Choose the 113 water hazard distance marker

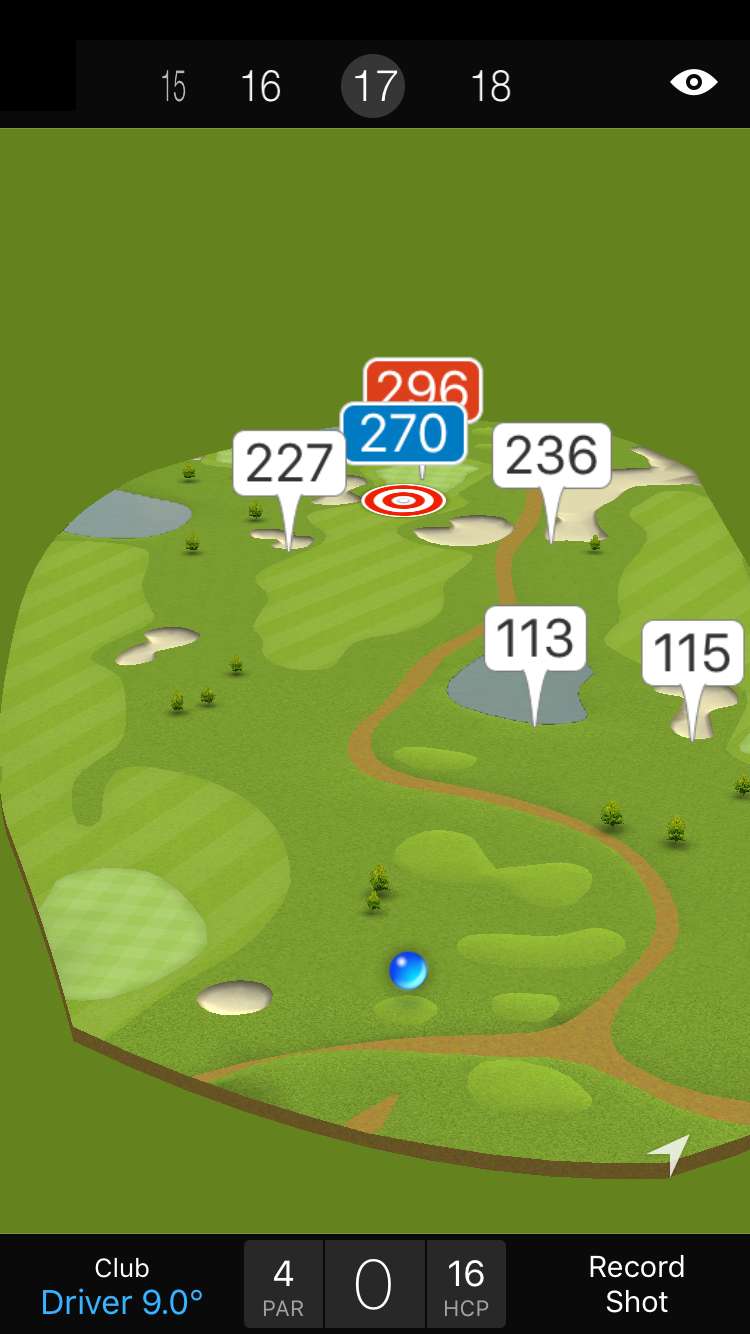click(x=535, y=639)
